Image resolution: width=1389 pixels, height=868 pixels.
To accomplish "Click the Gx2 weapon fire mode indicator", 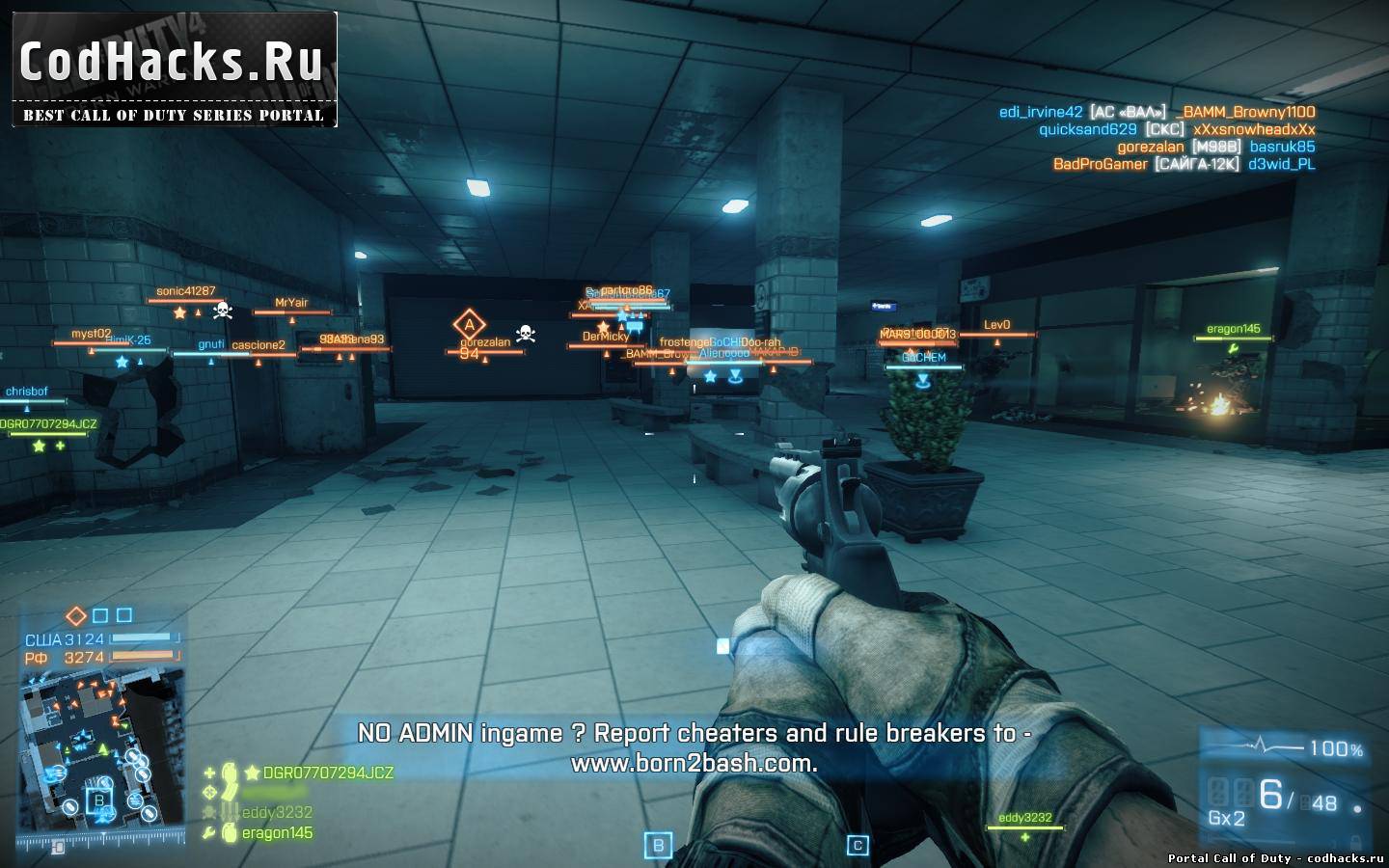I will (x=1226, y=818).
